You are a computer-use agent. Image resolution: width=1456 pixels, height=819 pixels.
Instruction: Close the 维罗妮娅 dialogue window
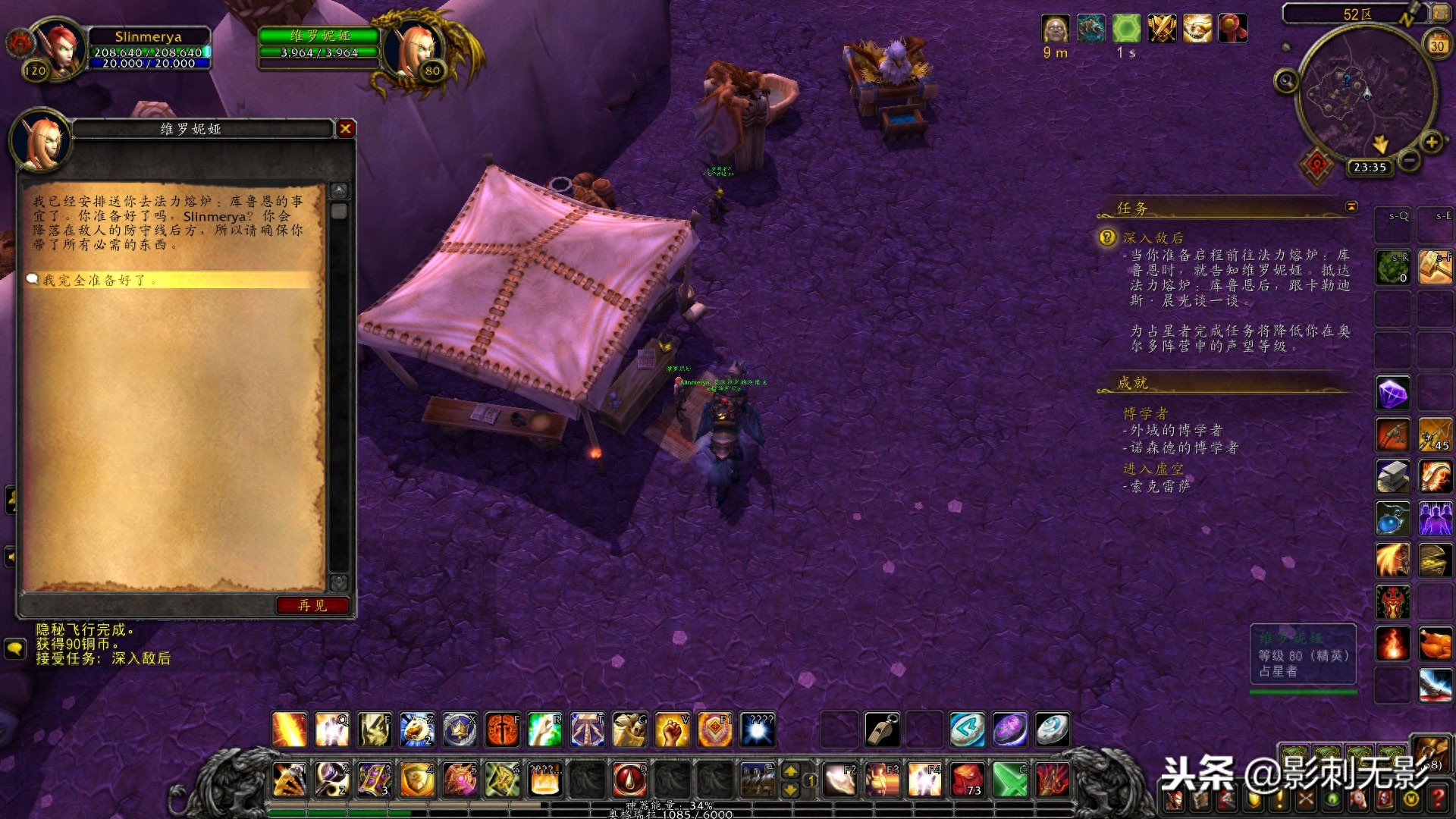coord(346,129)
